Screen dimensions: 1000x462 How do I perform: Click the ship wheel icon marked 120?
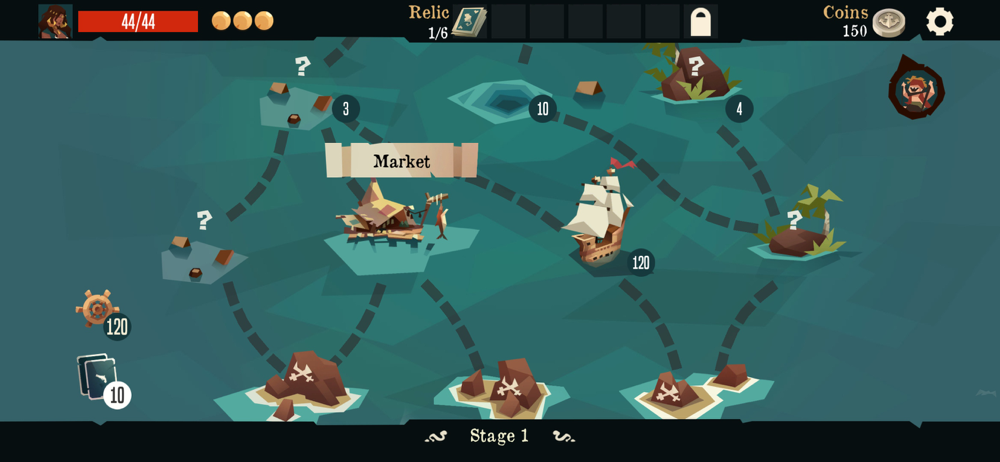coord(97,309)
